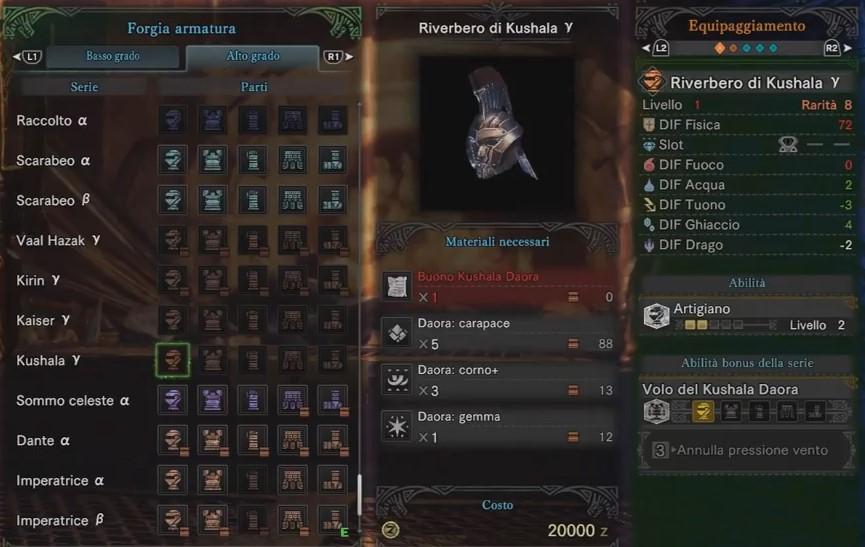This screenshot has height=547, width=865.
Task: Choose the Daora: corno+ material row
Action: coord(498,381)
